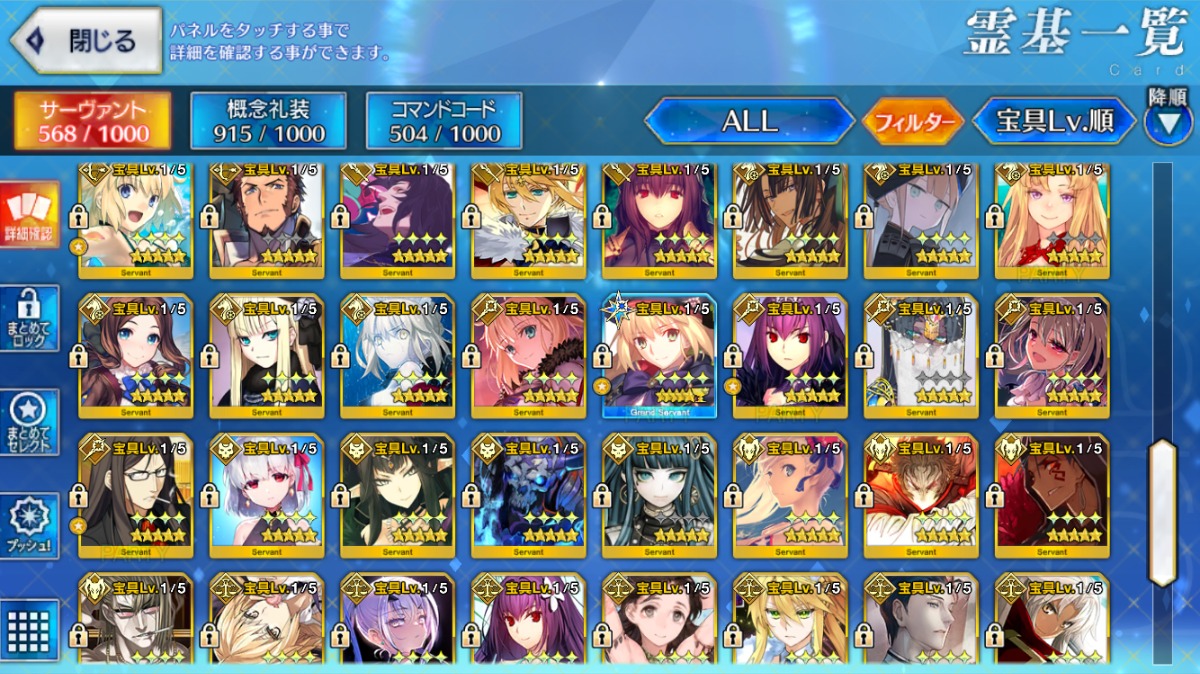Viewport: 1200px width, 674px height.
Task: Open the コマンドコード tab
Action: (444, 121)
